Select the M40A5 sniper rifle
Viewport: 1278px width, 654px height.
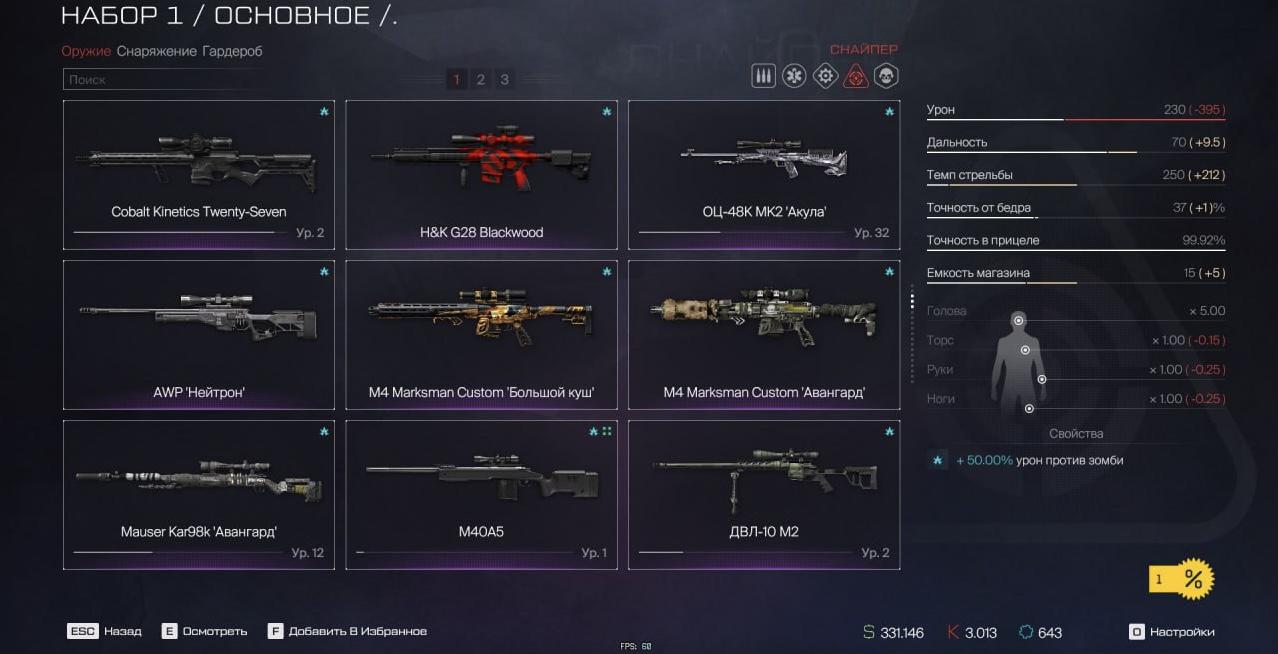coord(481,494)
